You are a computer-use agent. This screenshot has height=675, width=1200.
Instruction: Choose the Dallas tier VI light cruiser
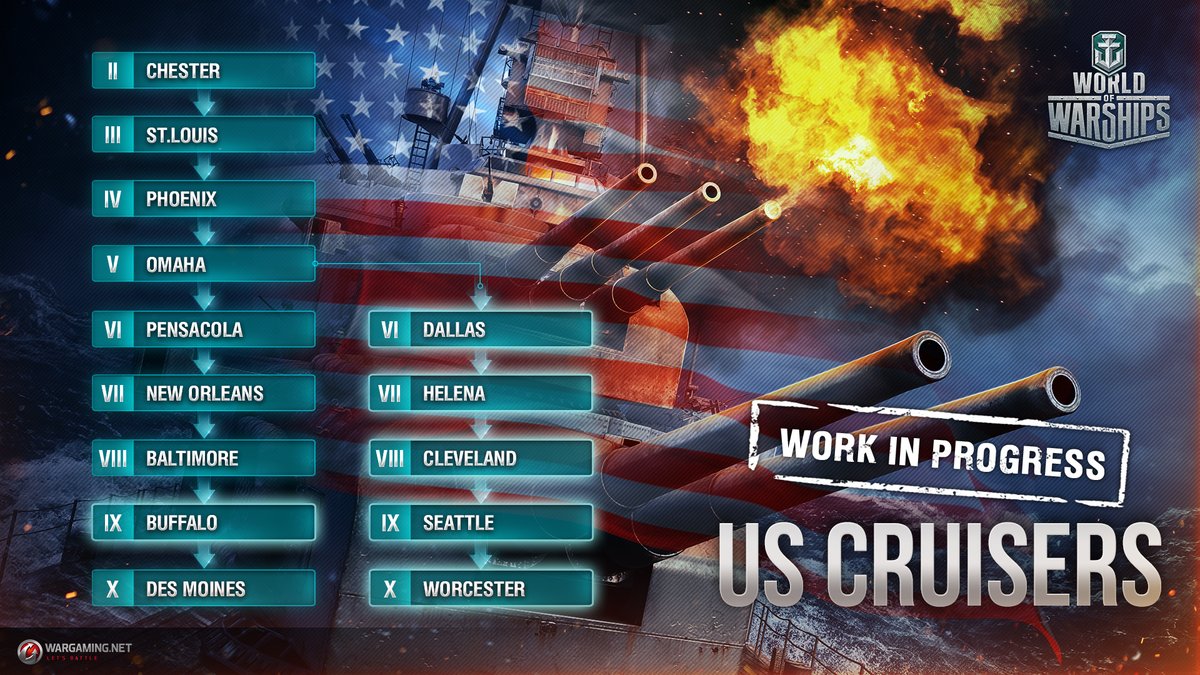(481, 329)
